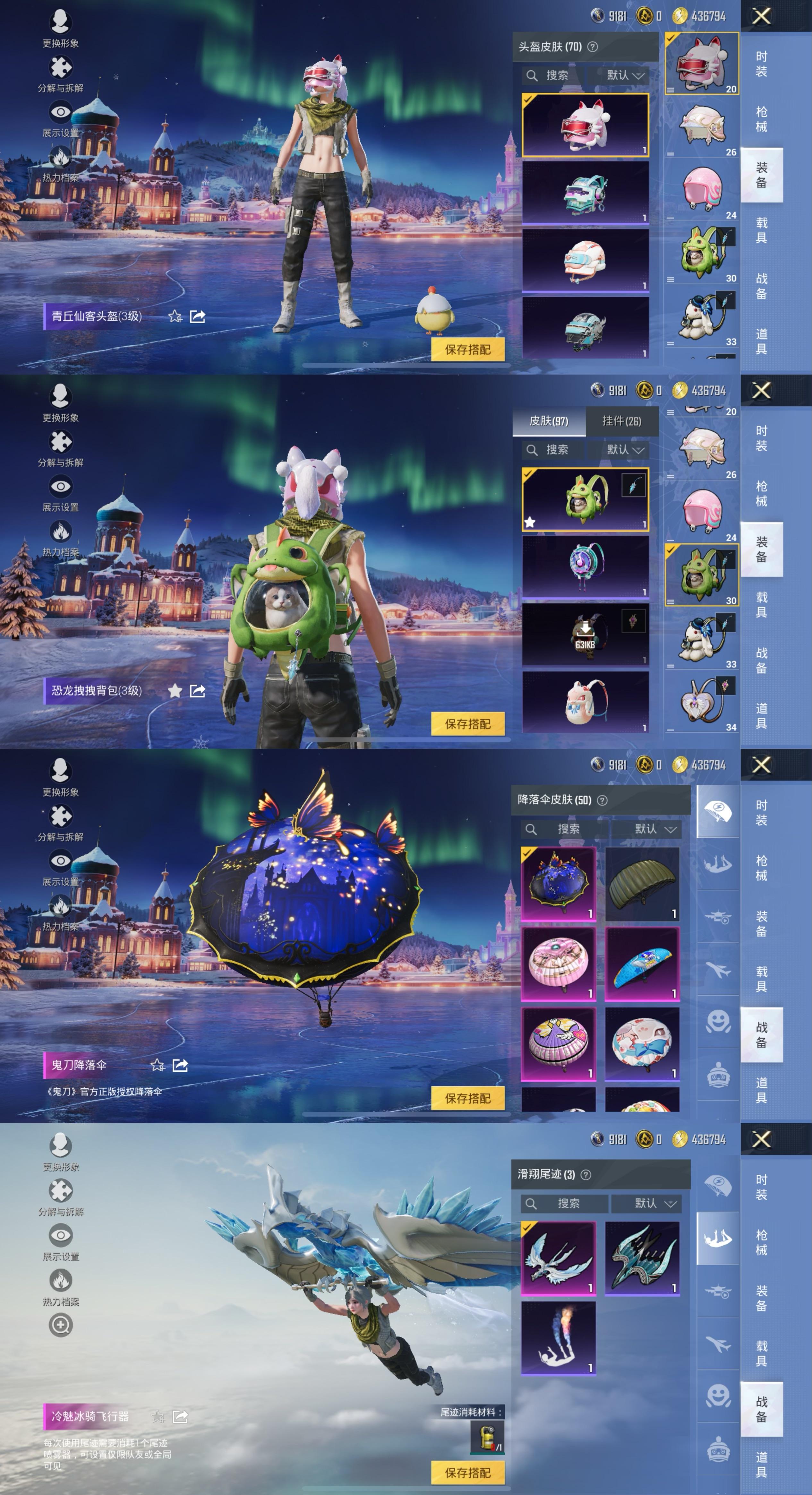
Task: Pick the heart-shaped backpack numbered 34
Action: [x=702, y=703]
